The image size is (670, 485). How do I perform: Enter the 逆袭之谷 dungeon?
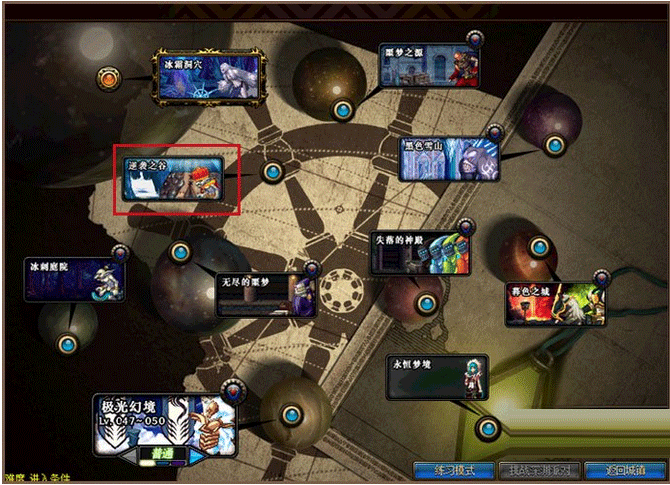click(x=173, y=179)
